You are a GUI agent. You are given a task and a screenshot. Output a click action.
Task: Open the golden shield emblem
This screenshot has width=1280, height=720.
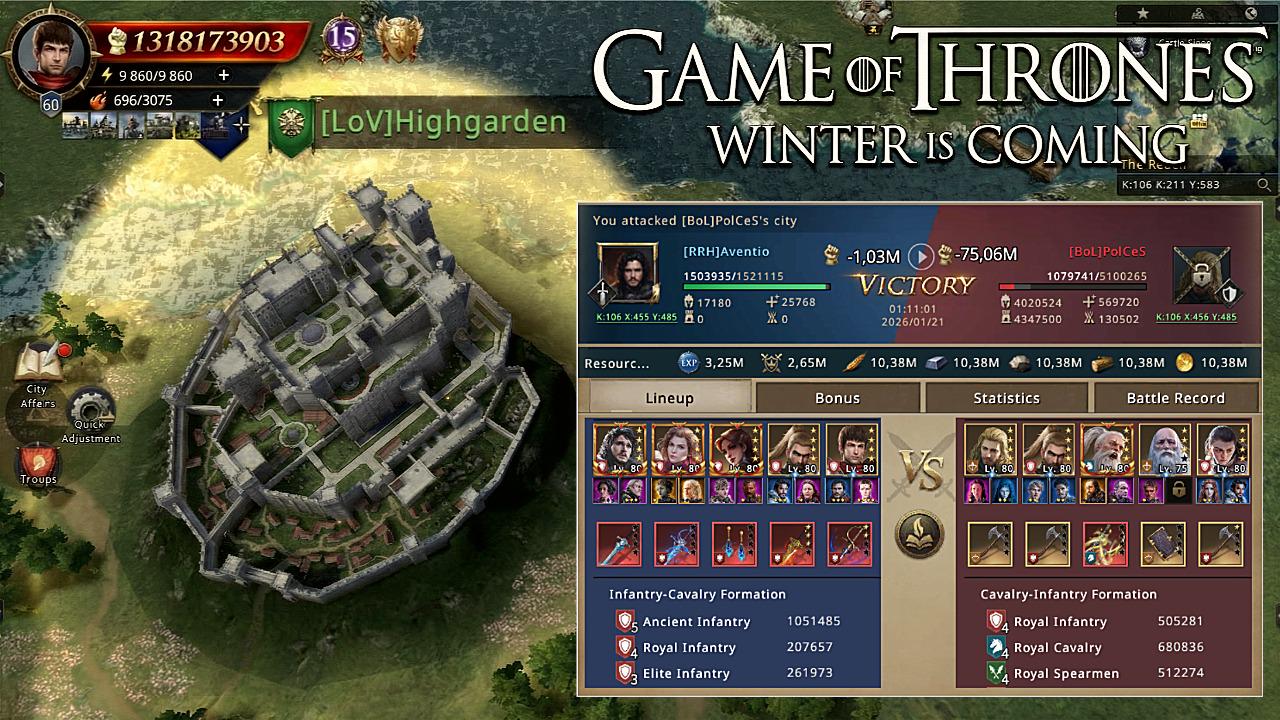click(398, 39)
